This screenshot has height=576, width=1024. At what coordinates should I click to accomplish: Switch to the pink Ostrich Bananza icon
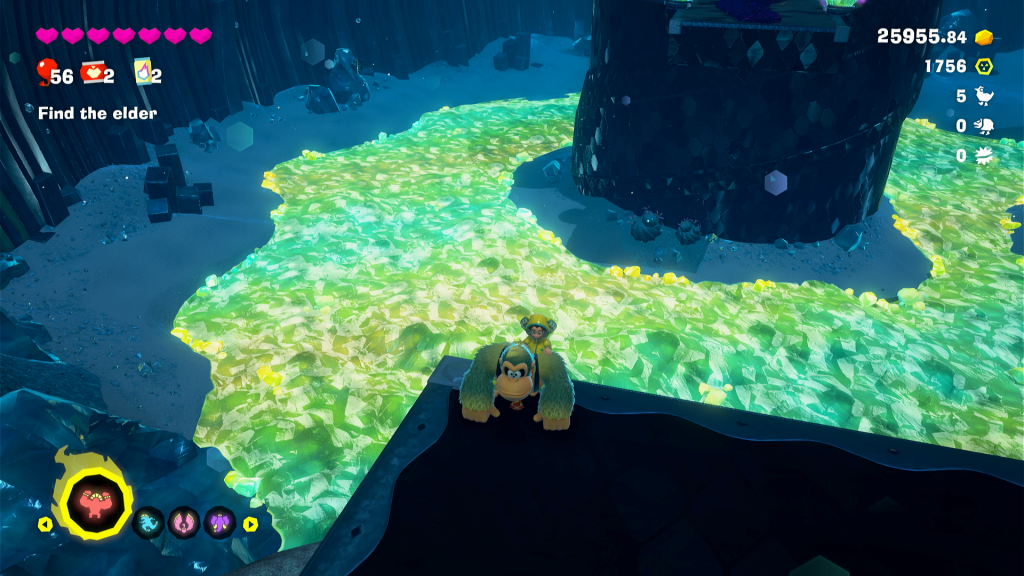(x=184, y=522)
